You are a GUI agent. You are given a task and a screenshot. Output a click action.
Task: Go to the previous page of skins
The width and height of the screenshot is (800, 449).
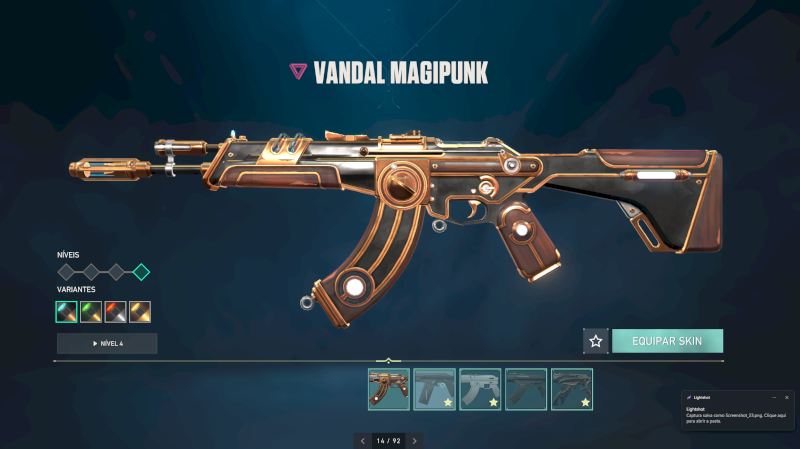pyautogui.click(x=362, y=440)
